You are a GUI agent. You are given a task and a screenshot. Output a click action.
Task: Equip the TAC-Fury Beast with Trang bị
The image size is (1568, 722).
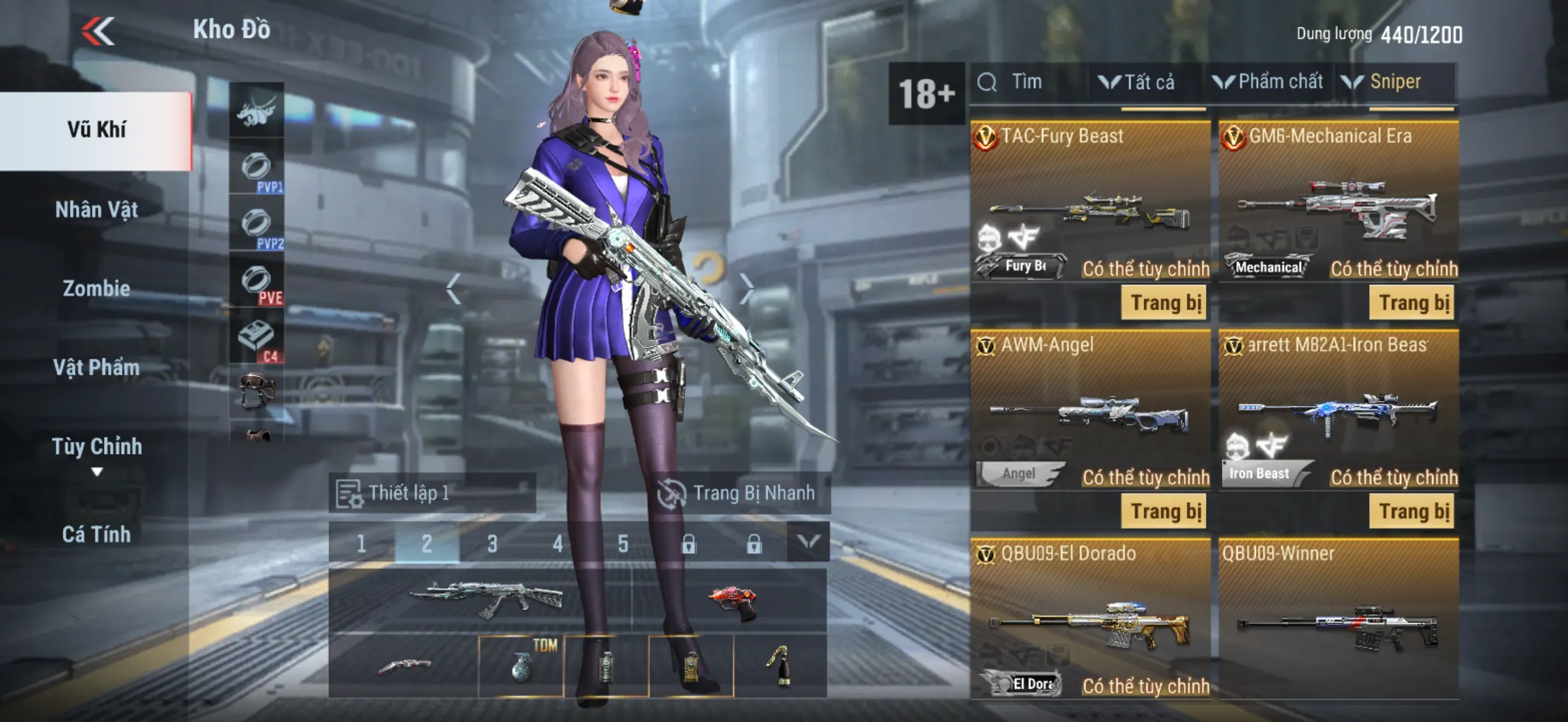click(x=1163, y=303)
